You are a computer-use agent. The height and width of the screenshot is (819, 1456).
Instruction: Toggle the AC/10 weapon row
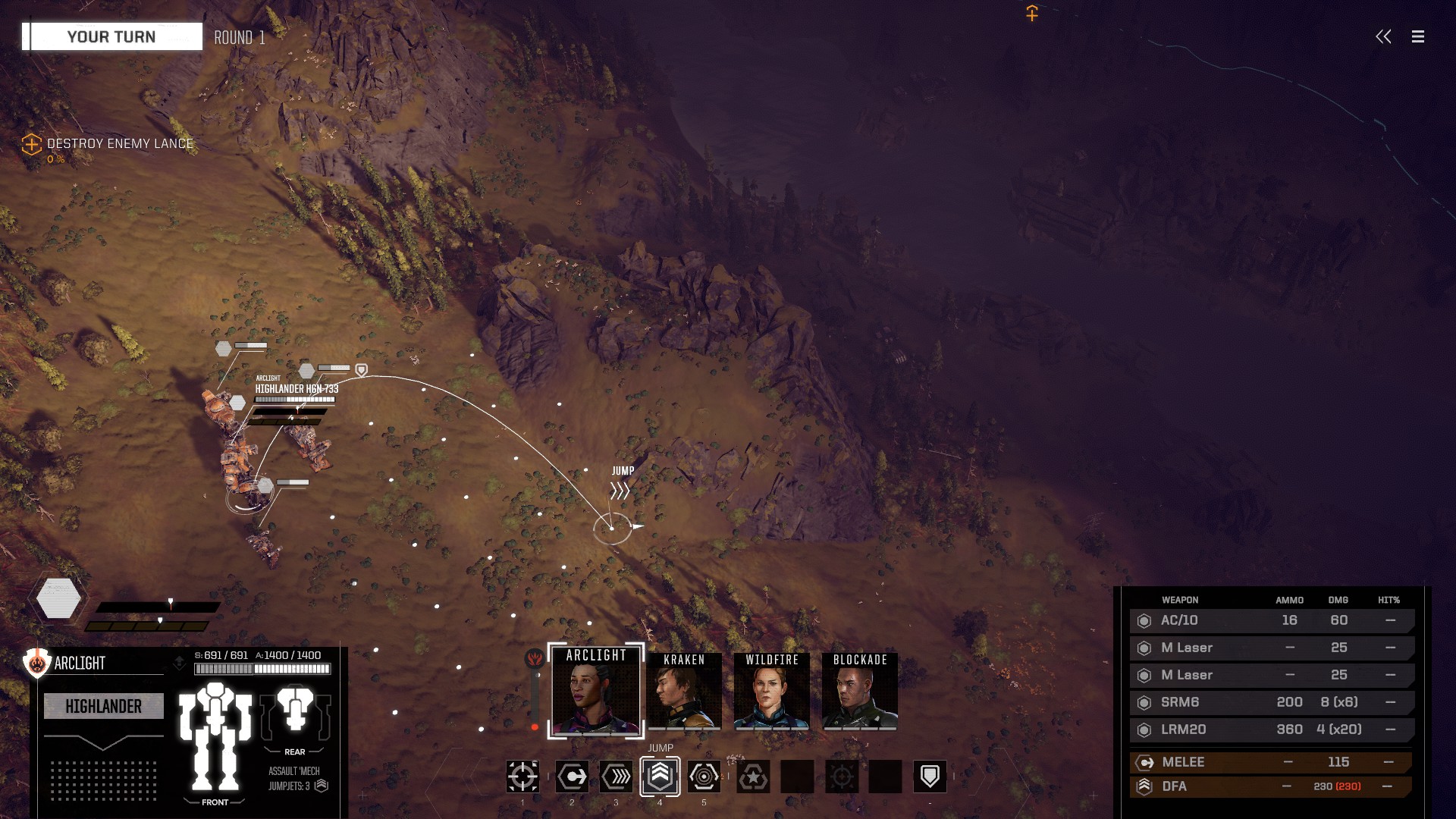tap(1271, 620)
